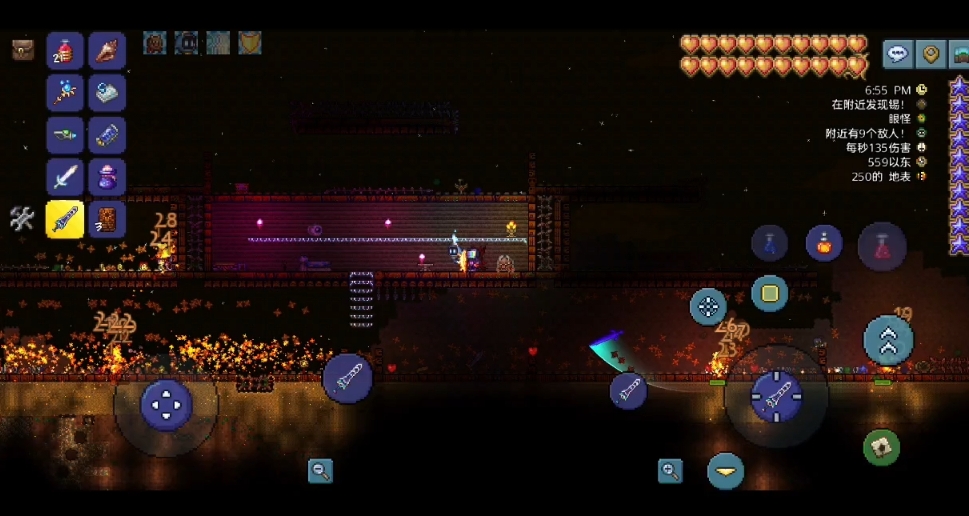Screen dimensions: 969x516
Task: Select the blue magic staff slot
Action: (65, 93)
